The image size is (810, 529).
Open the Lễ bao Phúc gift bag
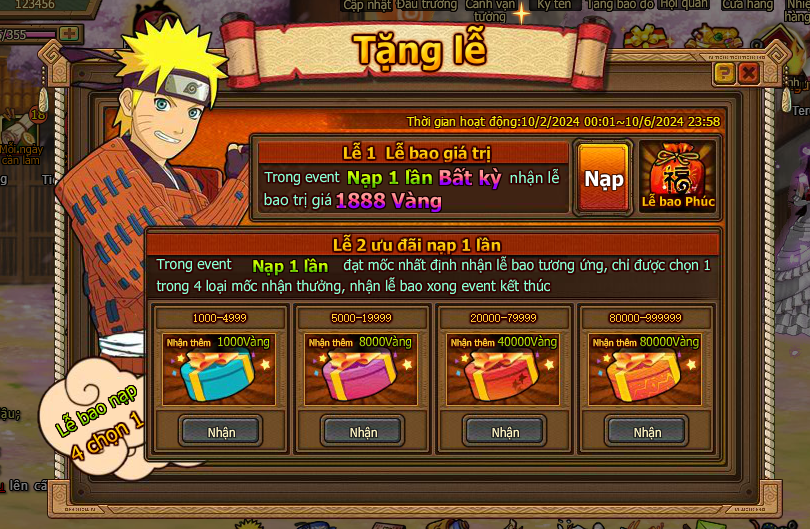coord(678,178)
